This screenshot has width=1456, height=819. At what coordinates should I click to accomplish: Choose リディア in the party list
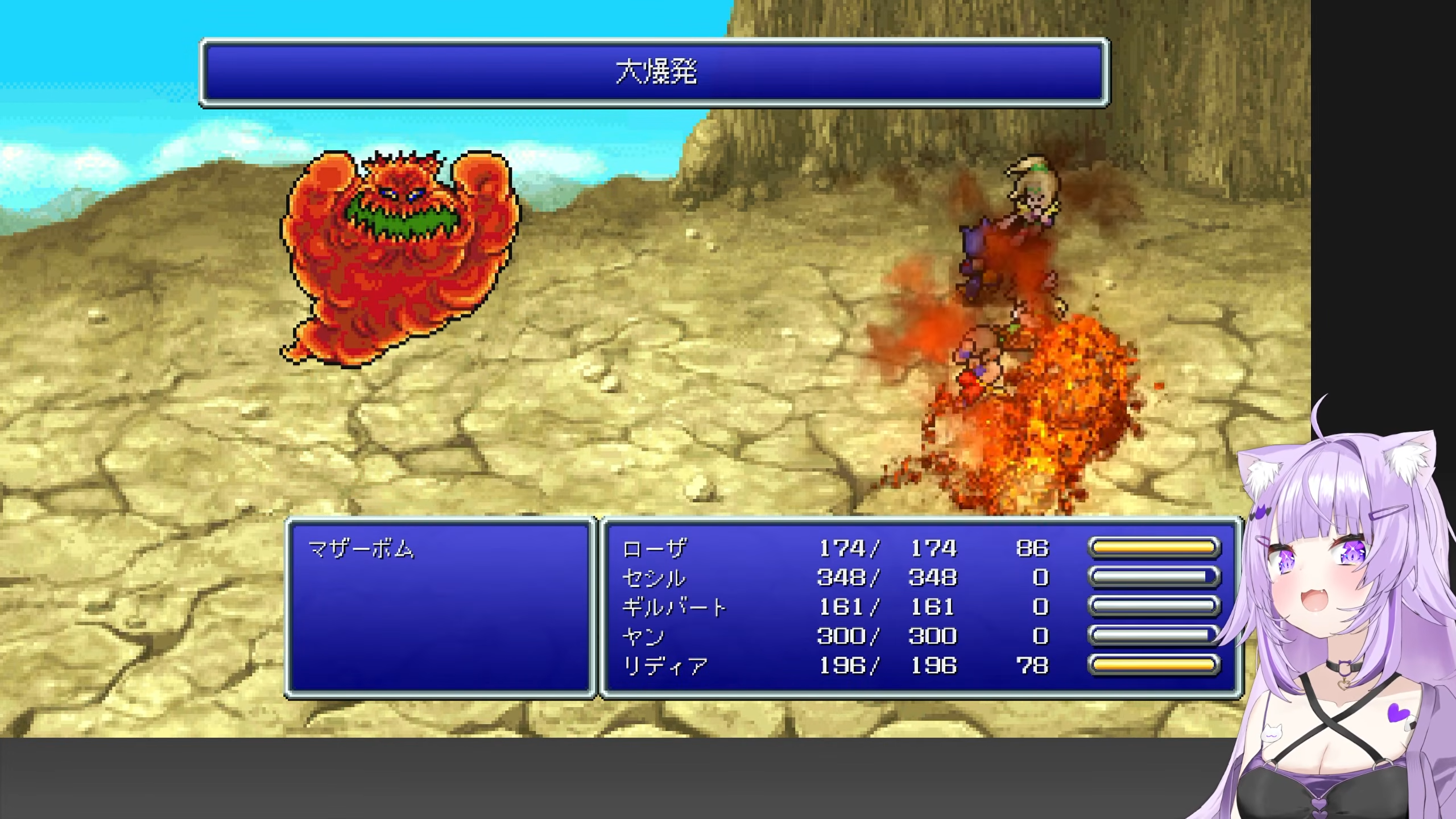point(665,665)
